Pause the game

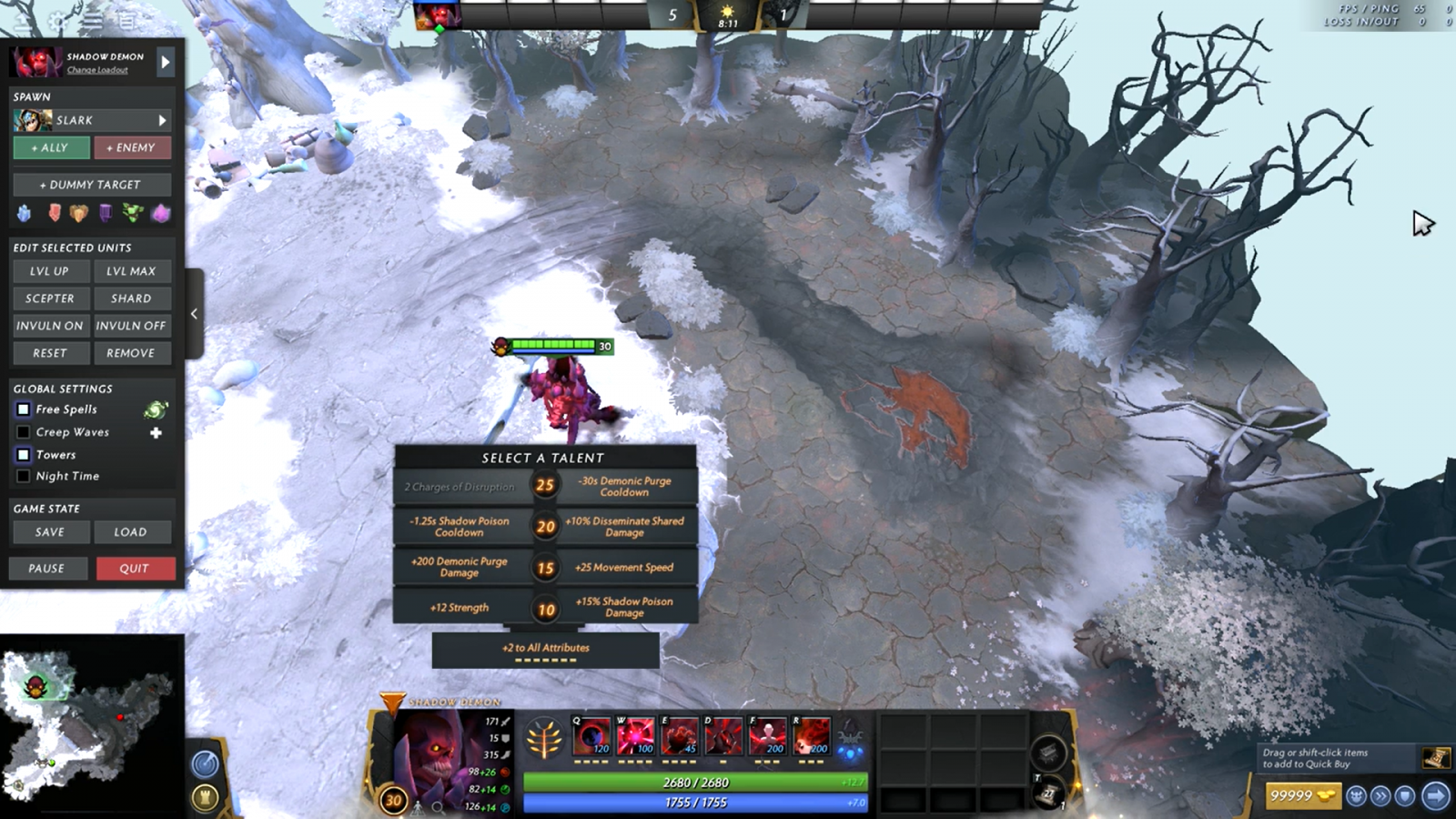[x=47, y=569]
